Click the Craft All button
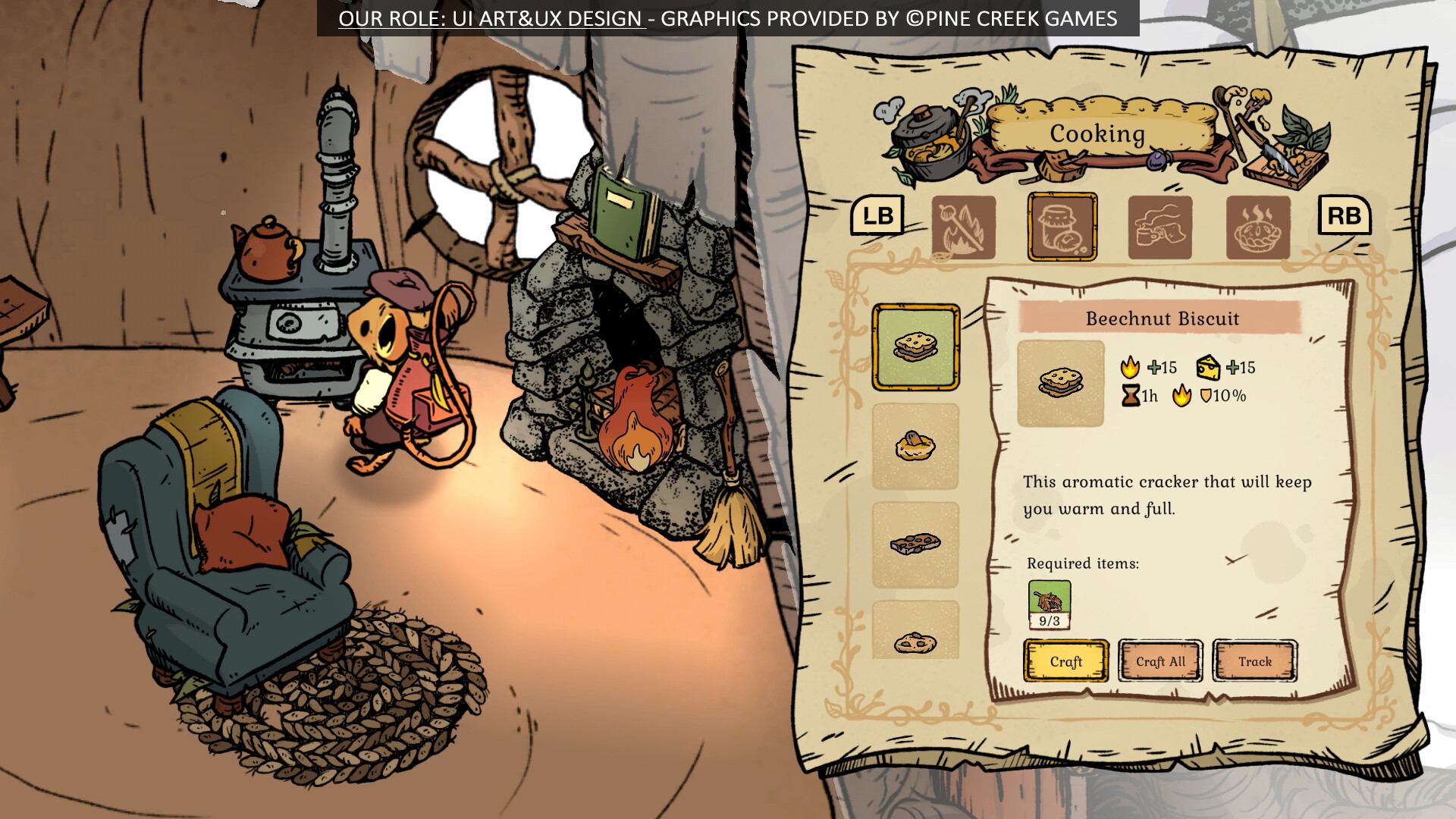 point(1160,661)
